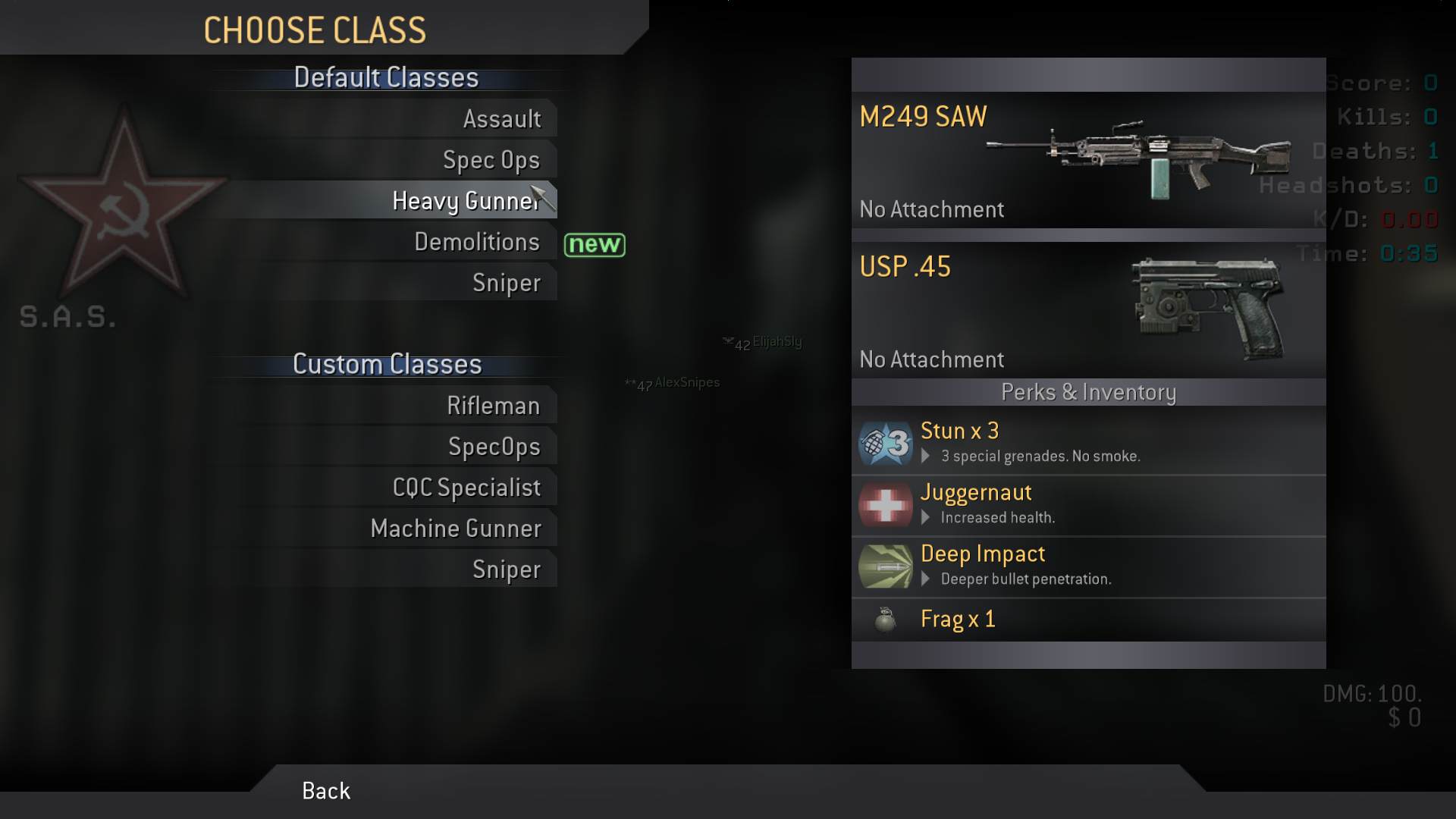Choose the SpecOps custom class
The image size is (1456, 819).
[x=494, y=447]
